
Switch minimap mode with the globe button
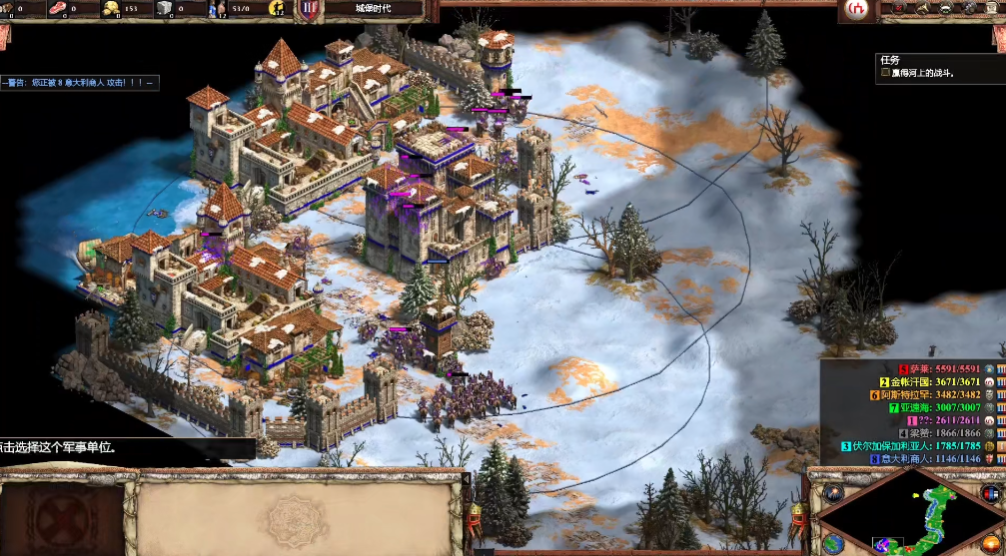coord(832,543)
